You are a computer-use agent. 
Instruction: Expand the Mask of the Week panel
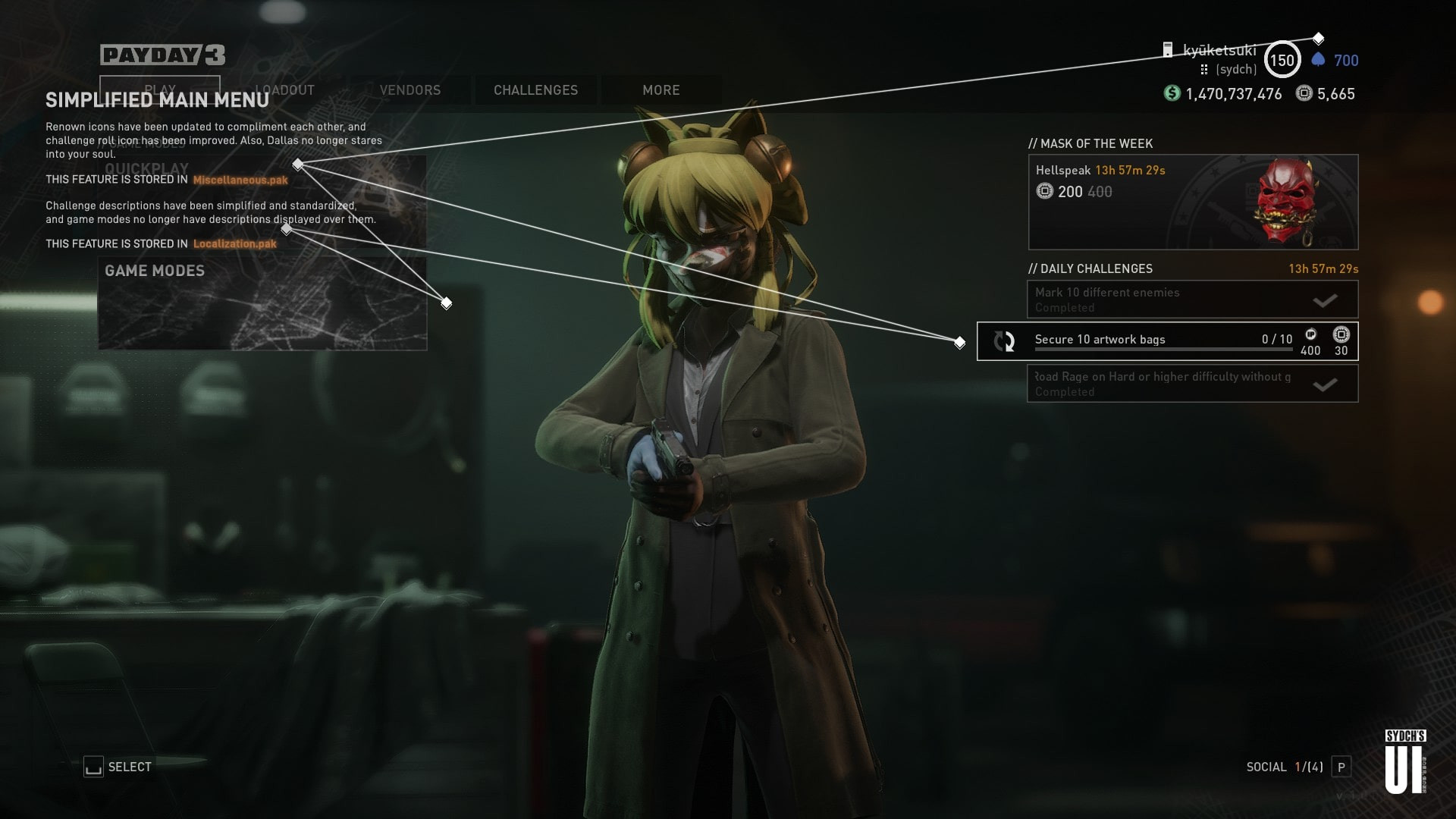pos(1090,143)
